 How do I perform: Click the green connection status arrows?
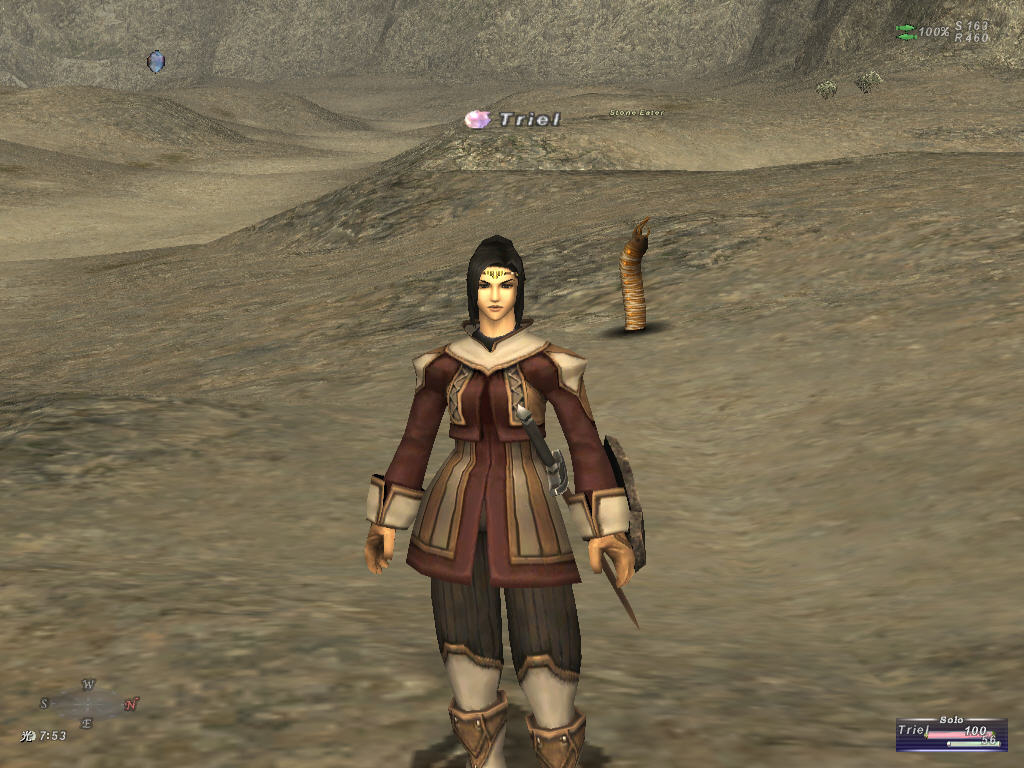(x=906, y=32)
